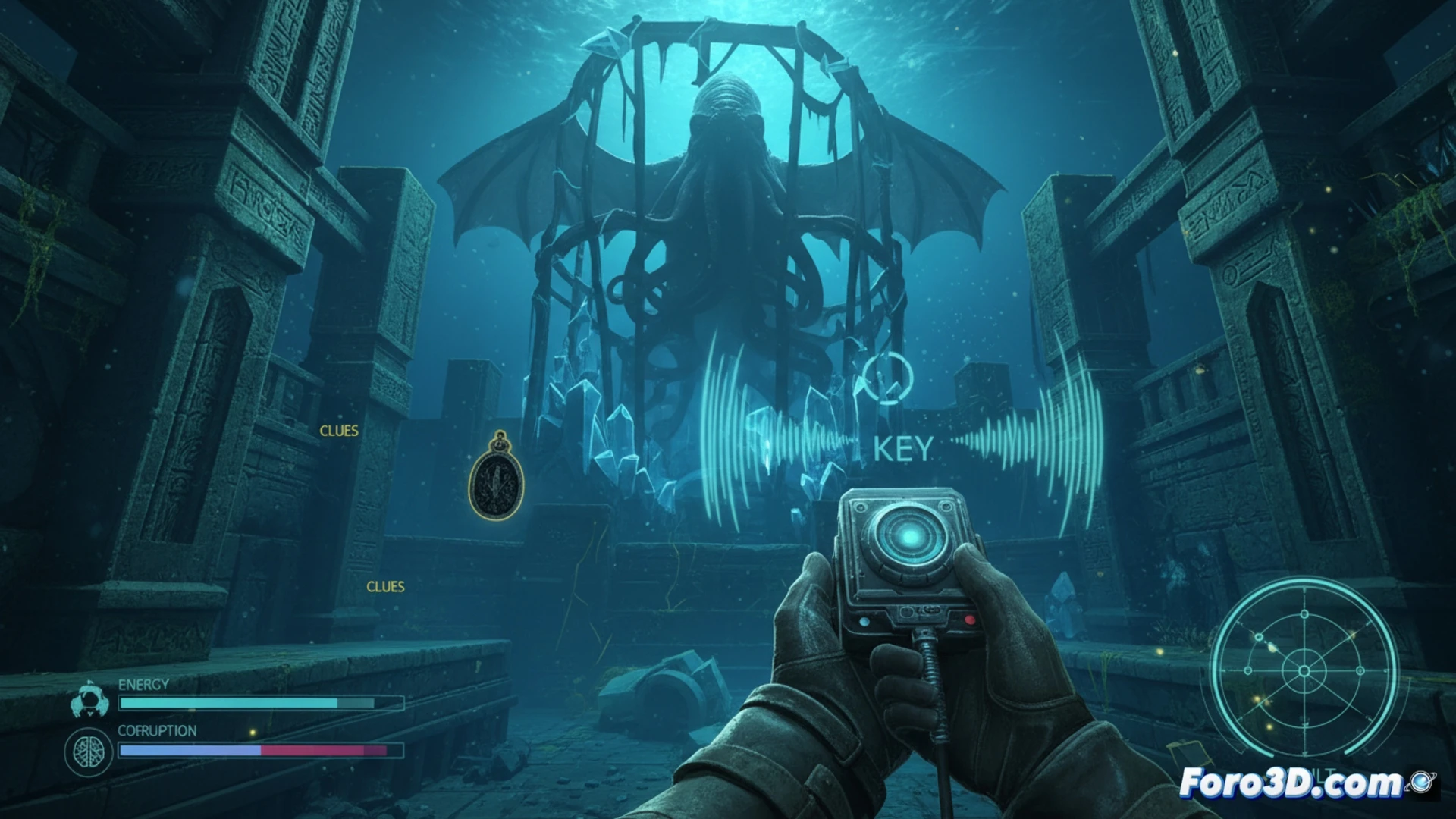1456x819 pixels.
Task: Expand the lower CLUES marker
Action: [x=385, y=586]
